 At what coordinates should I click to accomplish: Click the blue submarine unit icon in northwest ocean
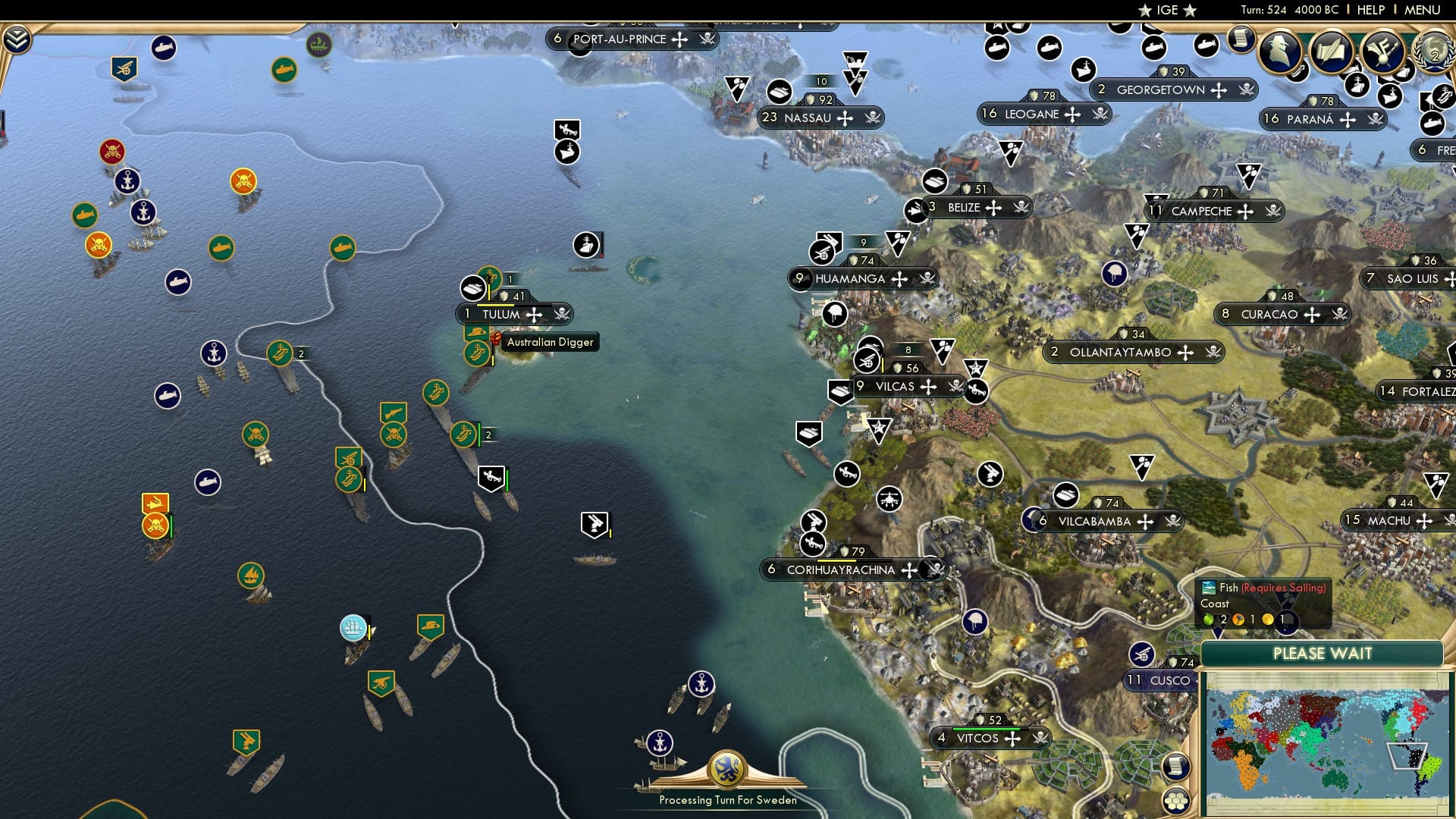[177, 282]
